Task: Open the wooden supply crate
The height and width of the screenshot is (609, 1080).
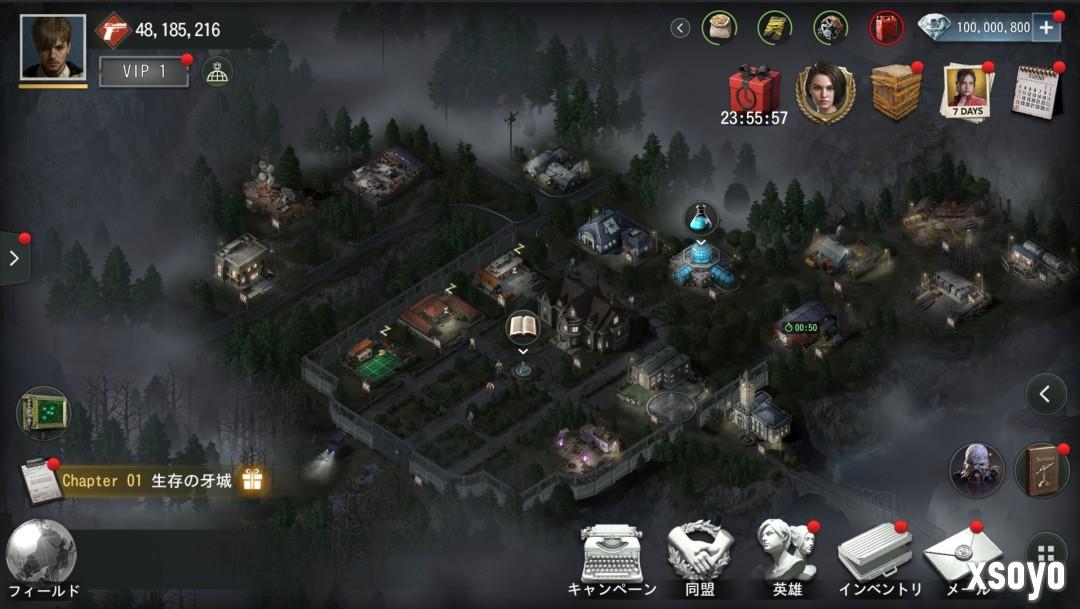Action: 895,91
